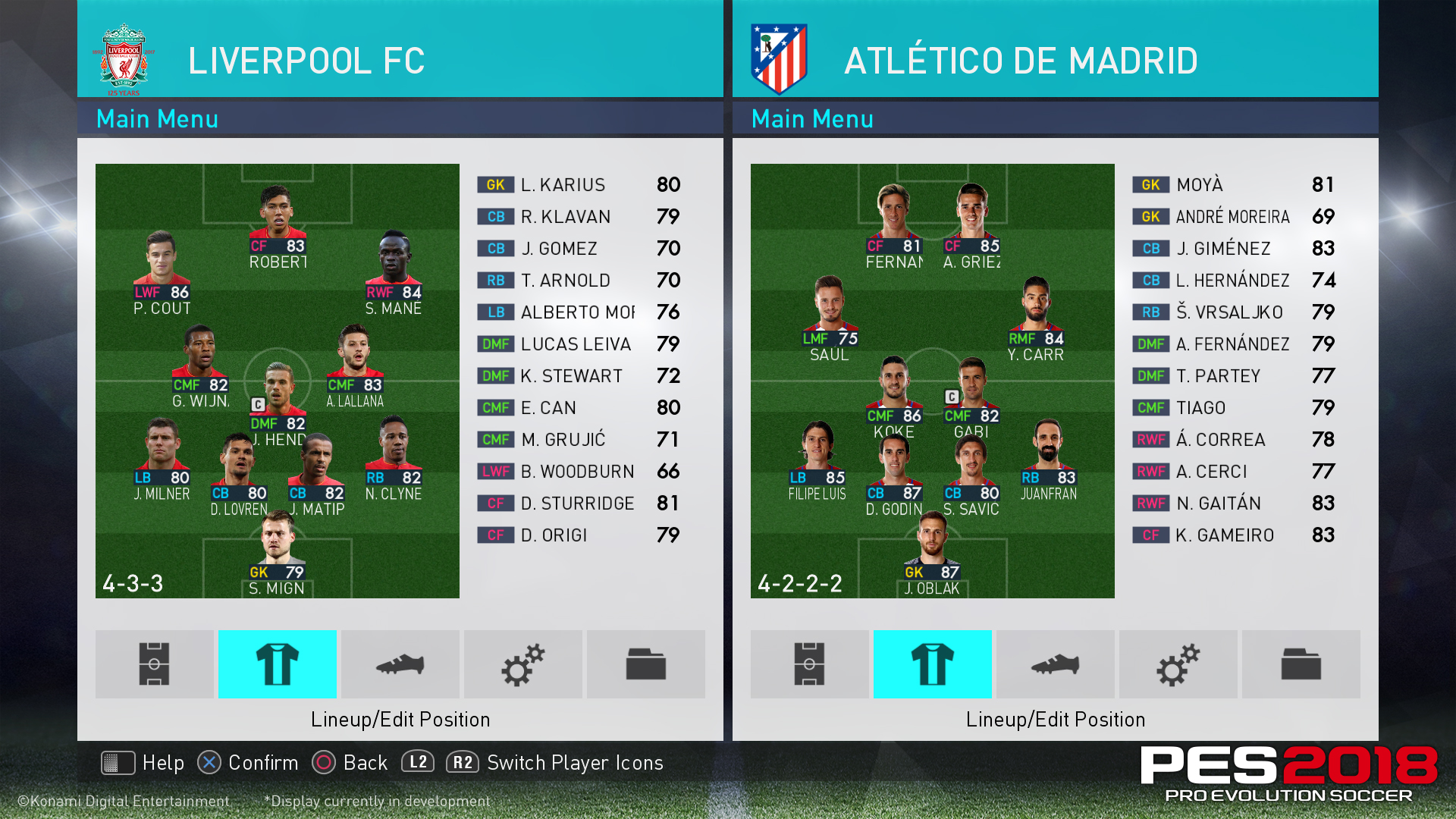The width and height of the screenshot is (1456, 819).
Task: Select the folder icon on Liverpool's panel
Action: coord(645,664)
